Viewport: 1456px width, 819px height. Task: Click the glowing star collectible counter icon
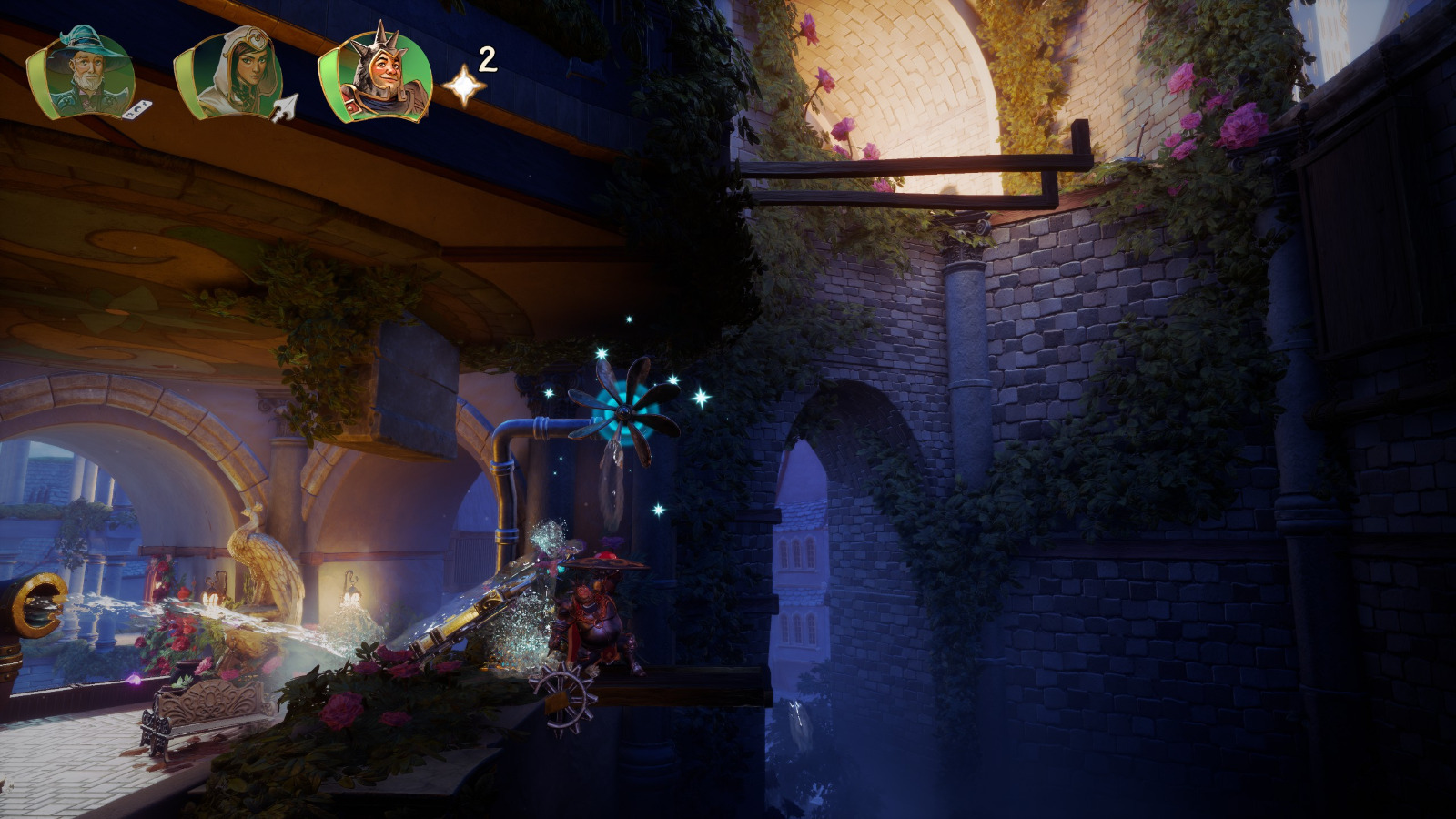tap(464, 86)
